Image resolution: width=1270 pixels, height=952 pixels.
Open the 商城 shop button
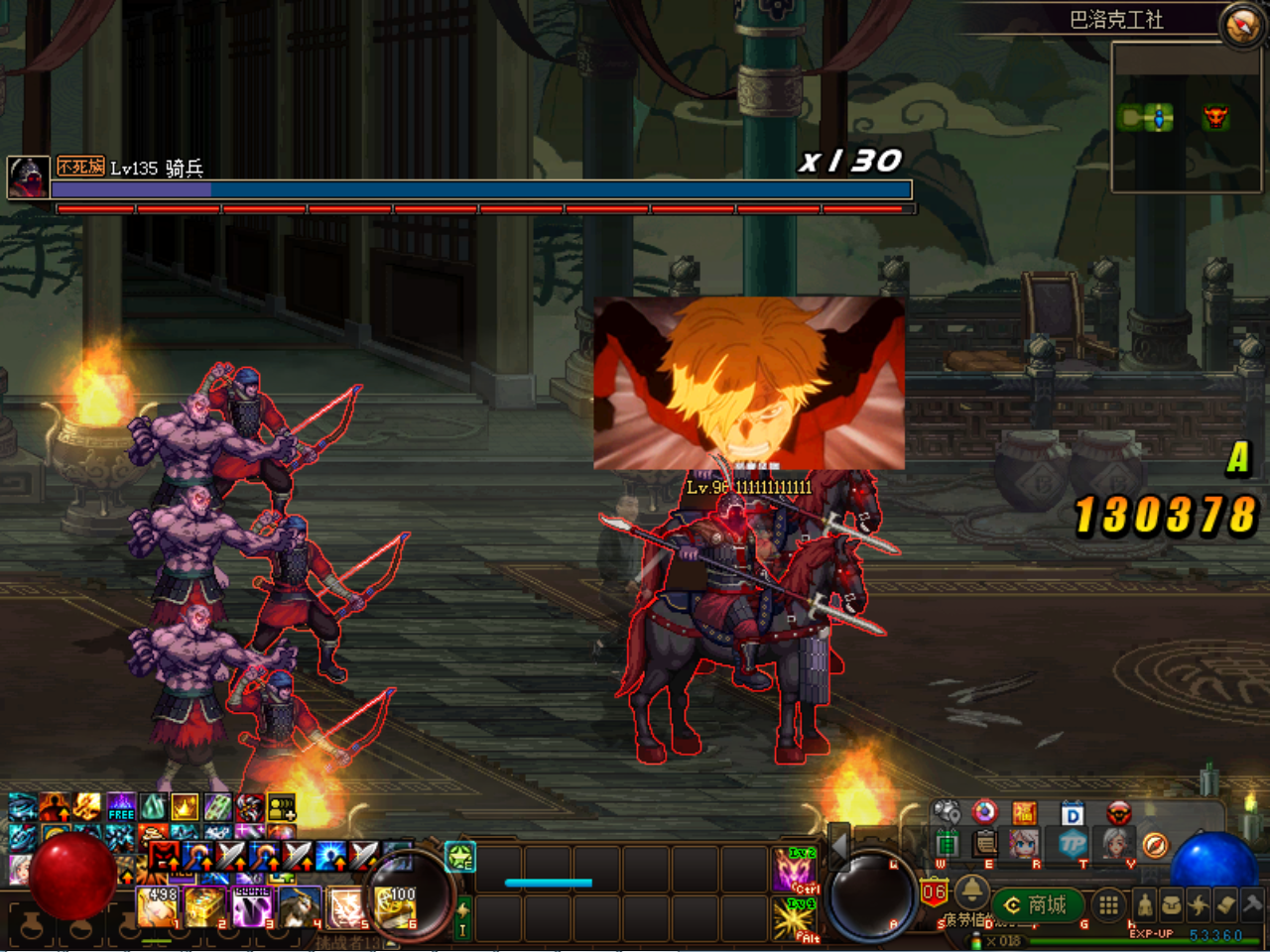1035,904
